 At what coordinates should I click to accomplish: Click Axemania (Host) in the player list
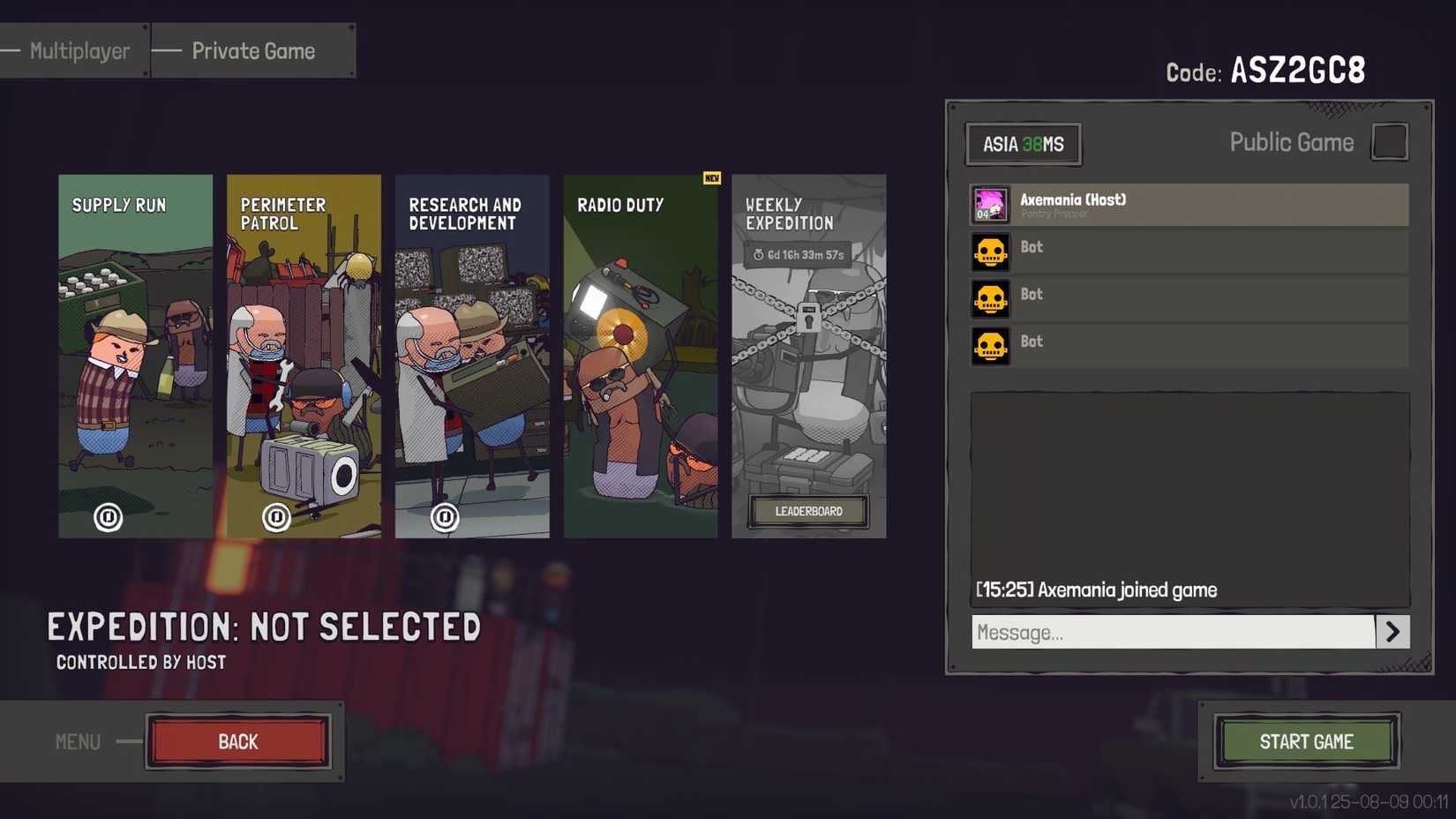pos(1147,204)
